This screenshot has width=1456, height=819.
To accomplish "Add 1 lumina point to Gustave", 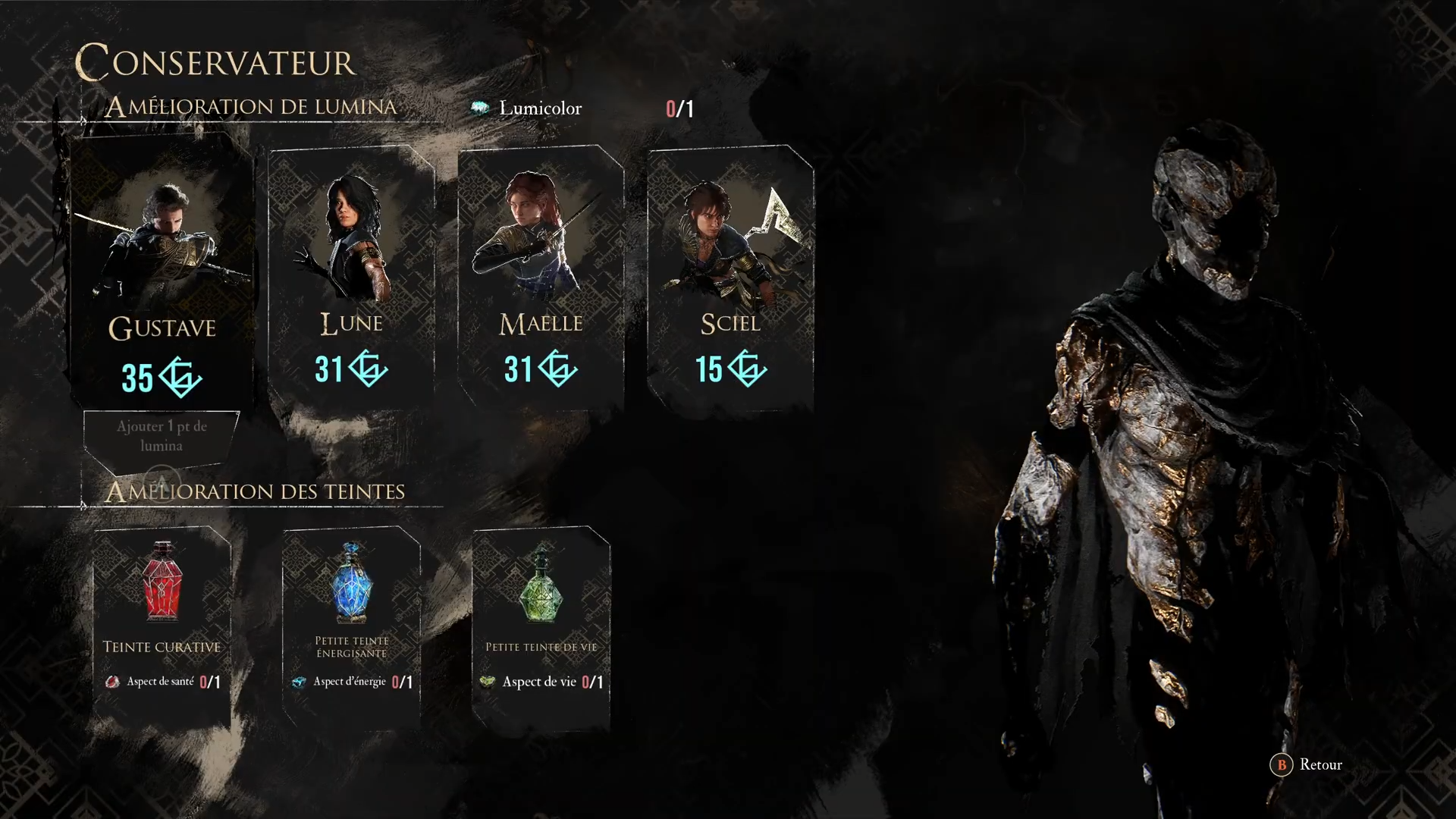I will [x=162, y=436].
